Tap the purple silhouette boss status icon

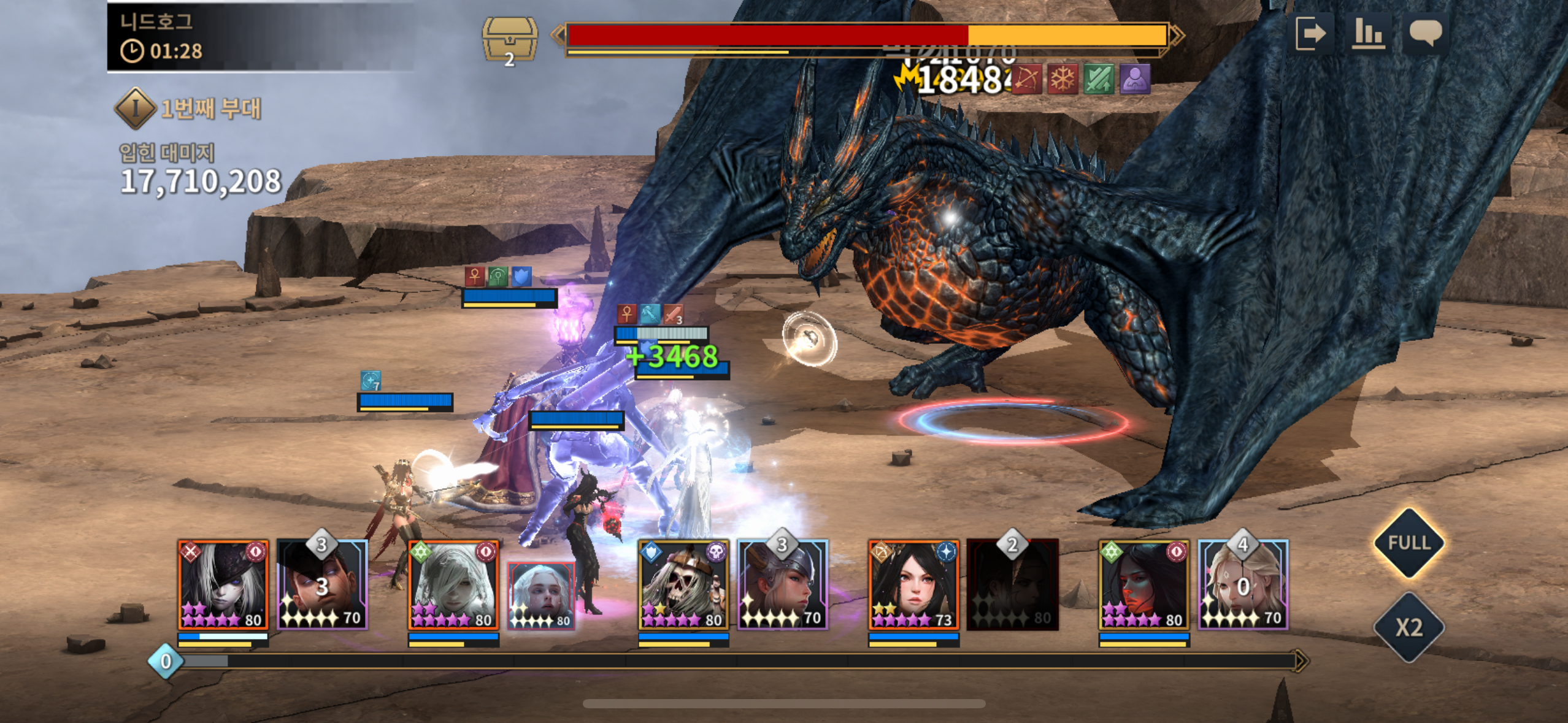(1134, 79)
